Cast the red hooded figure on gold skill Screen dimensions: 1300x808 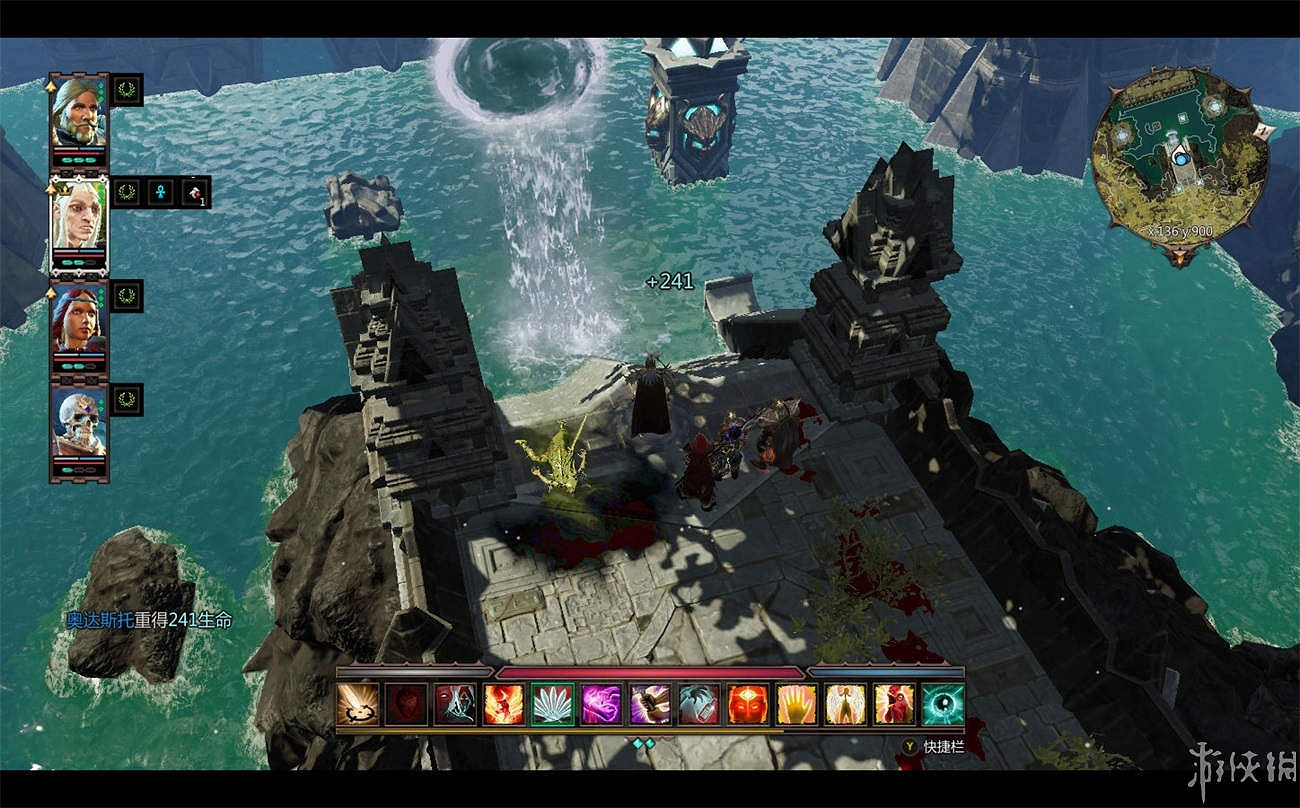894,704
